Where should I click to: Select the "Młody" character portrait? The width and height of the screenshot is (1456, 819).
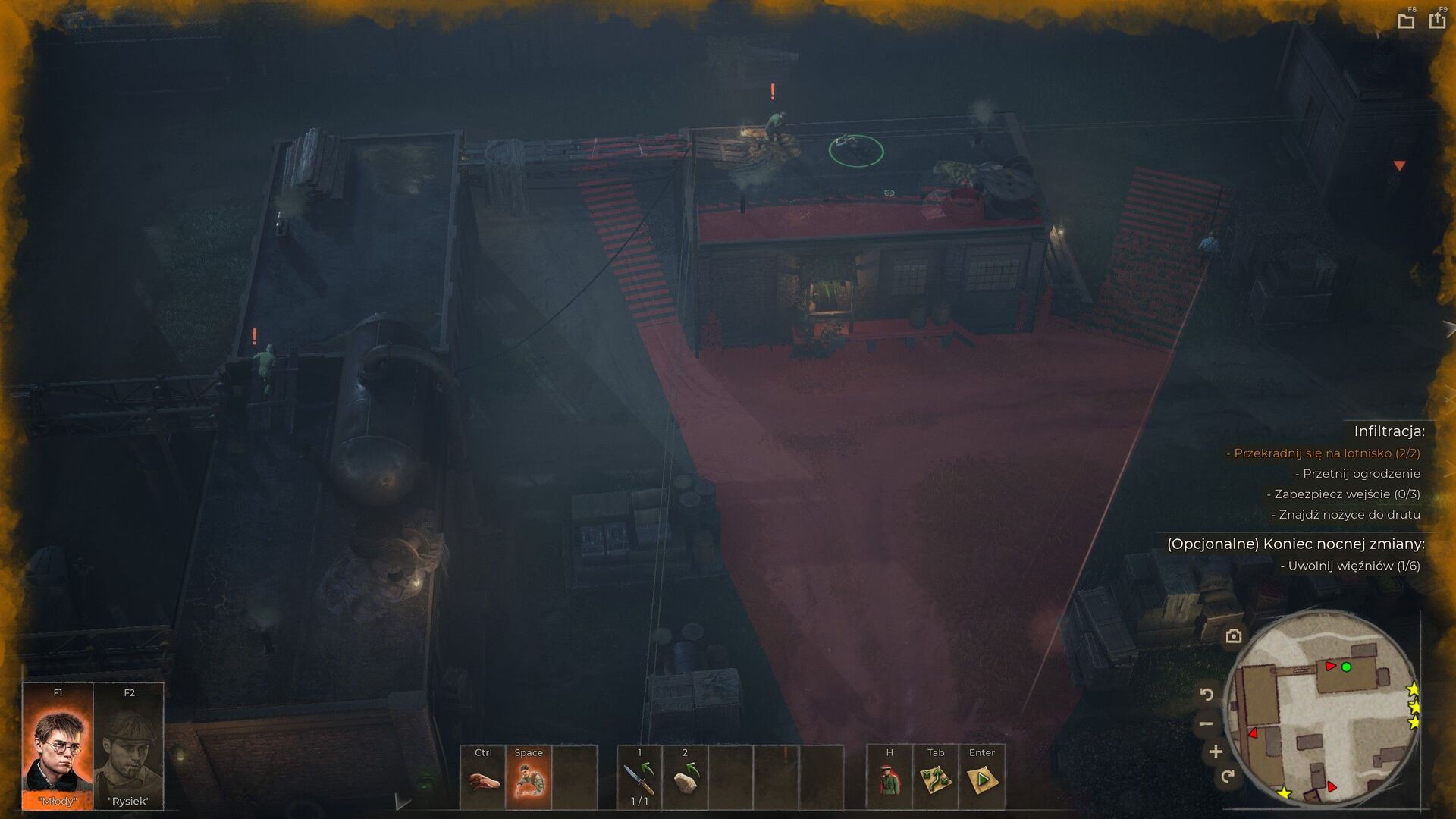[x=58, y=746]
